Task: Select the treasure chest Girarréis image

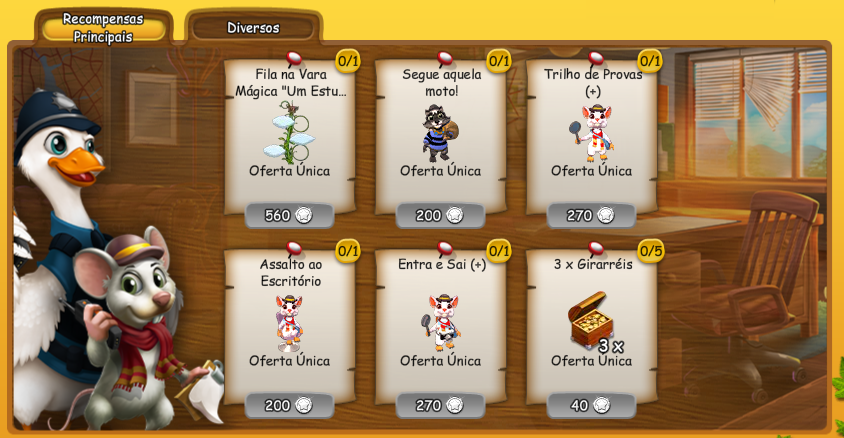Action: click(589, 320)
